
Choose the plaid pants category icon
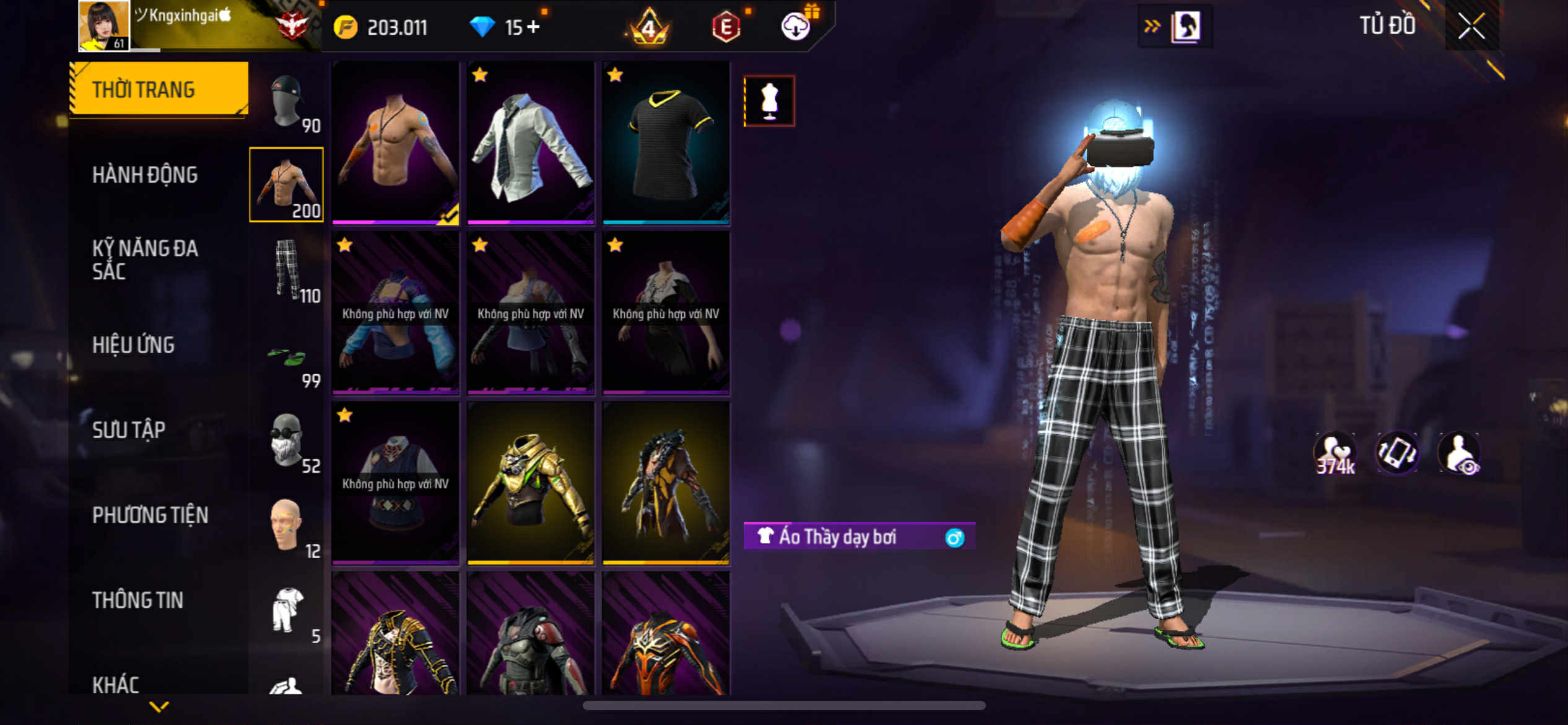(x=287, y=270)
